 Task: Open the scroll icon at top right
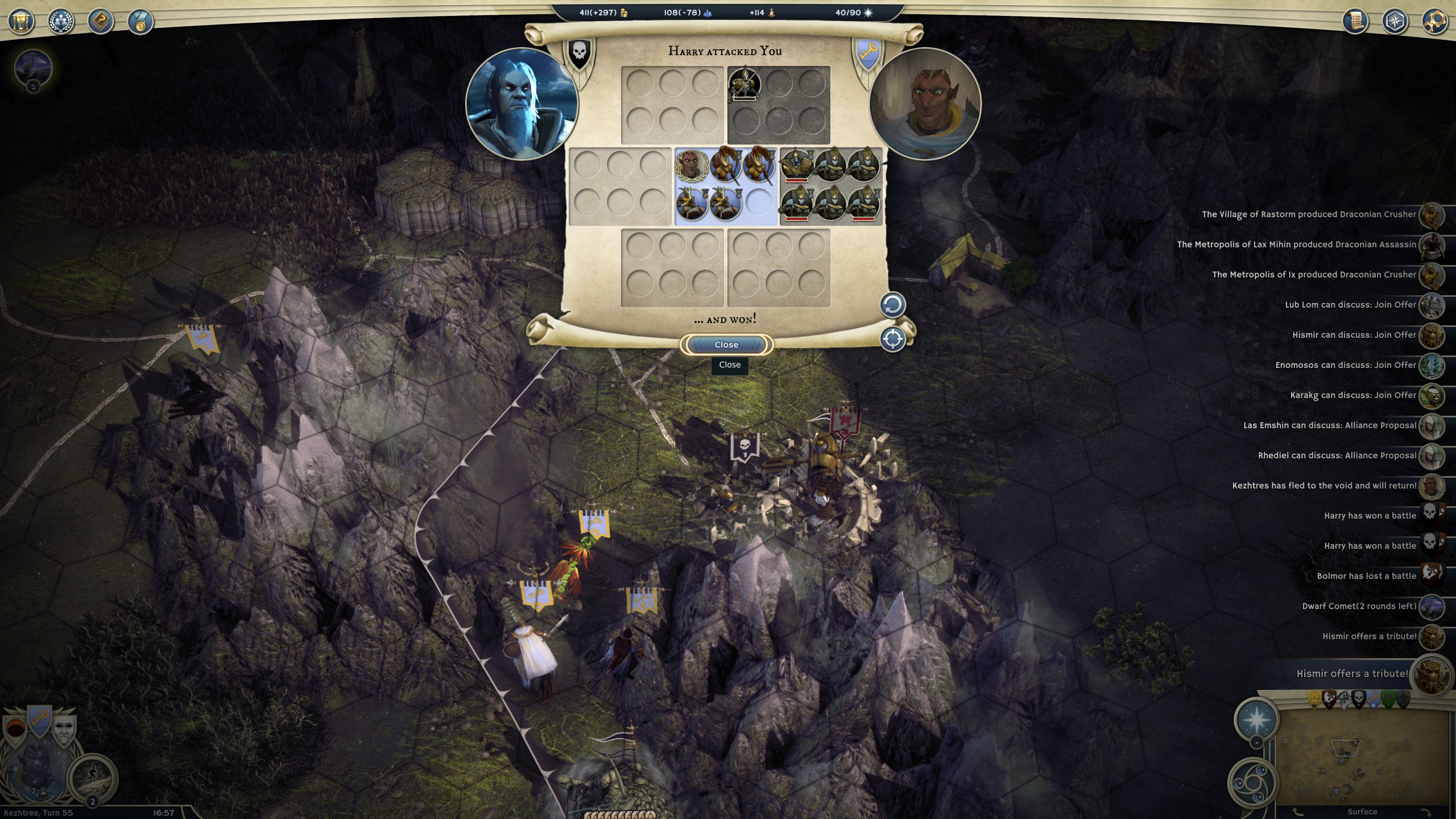[x=1355, y=22]
